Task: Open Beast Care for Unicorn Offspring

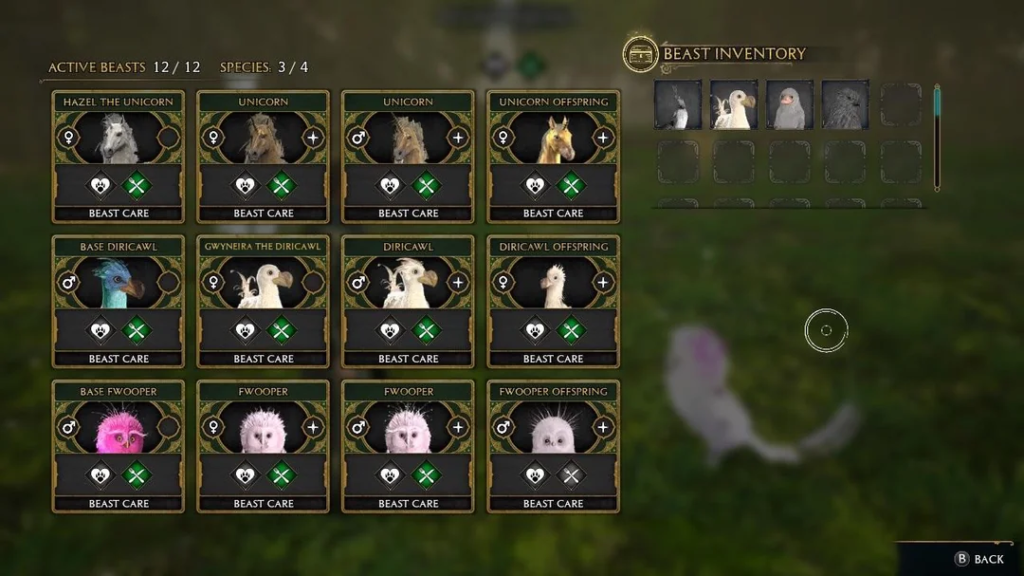Action: (553, 213)
